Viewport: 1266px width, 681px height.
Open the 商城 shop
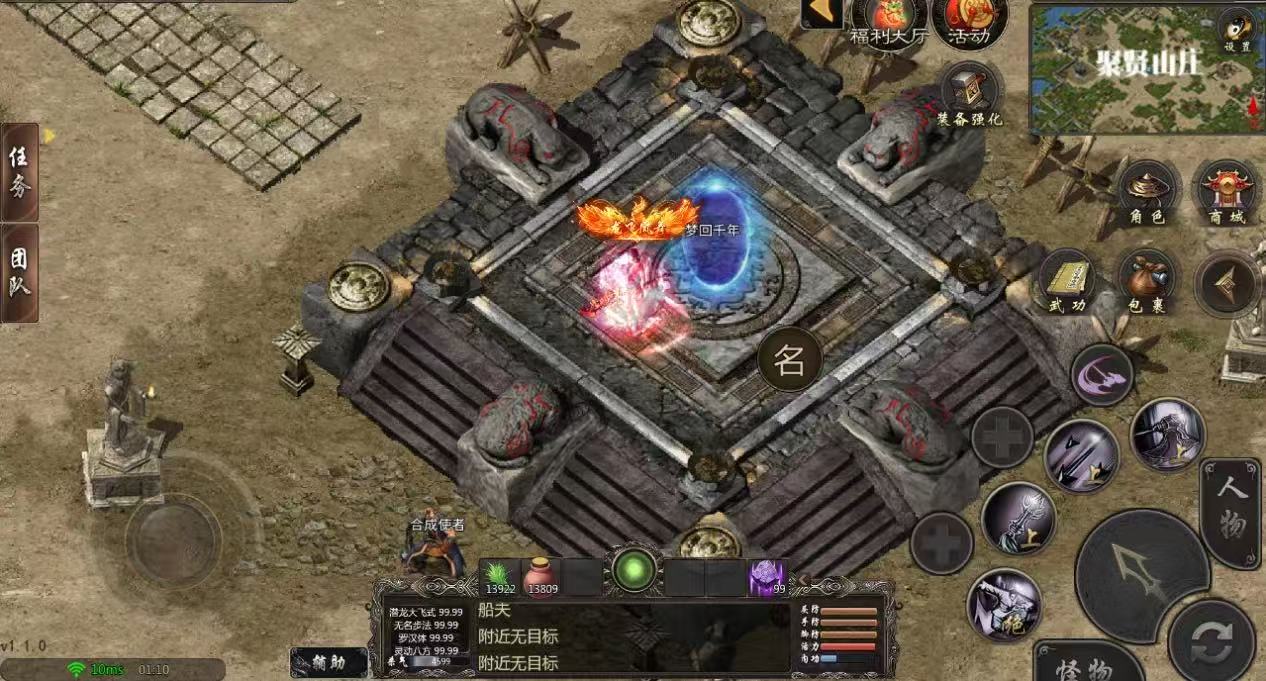[x=1228, y=195]
